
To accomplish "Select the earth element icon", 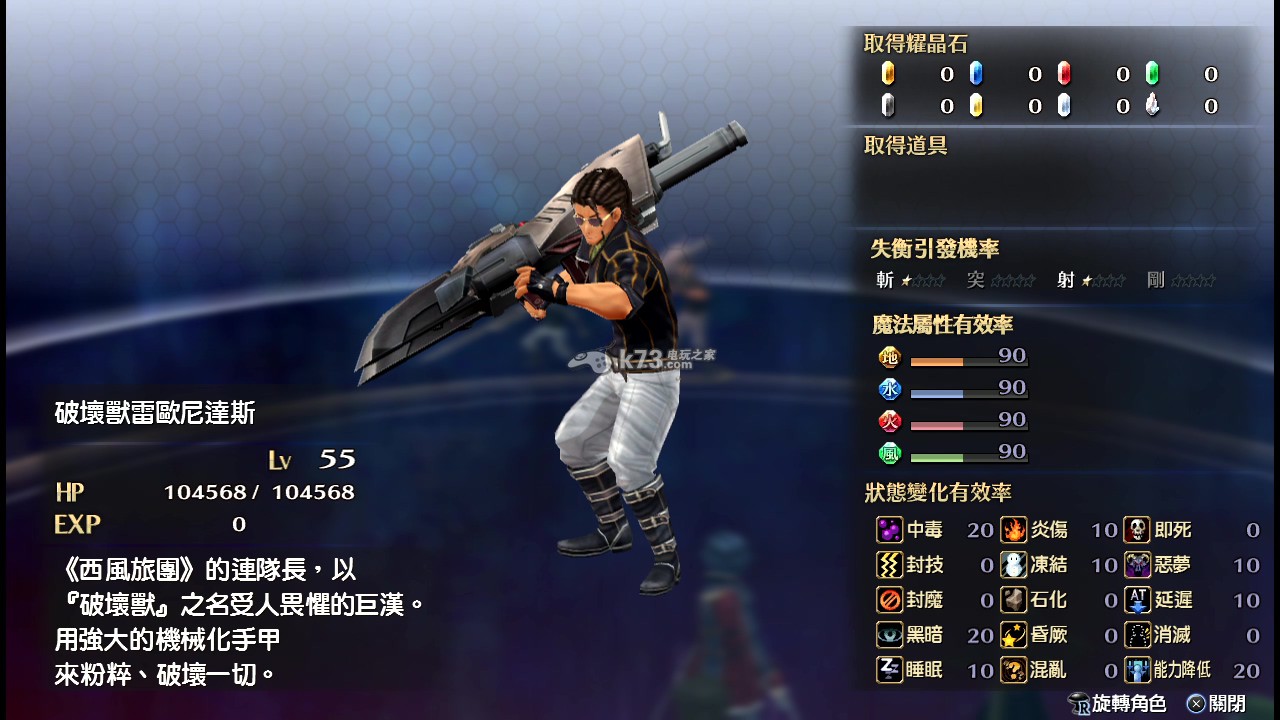I will [x=889, y=357].
